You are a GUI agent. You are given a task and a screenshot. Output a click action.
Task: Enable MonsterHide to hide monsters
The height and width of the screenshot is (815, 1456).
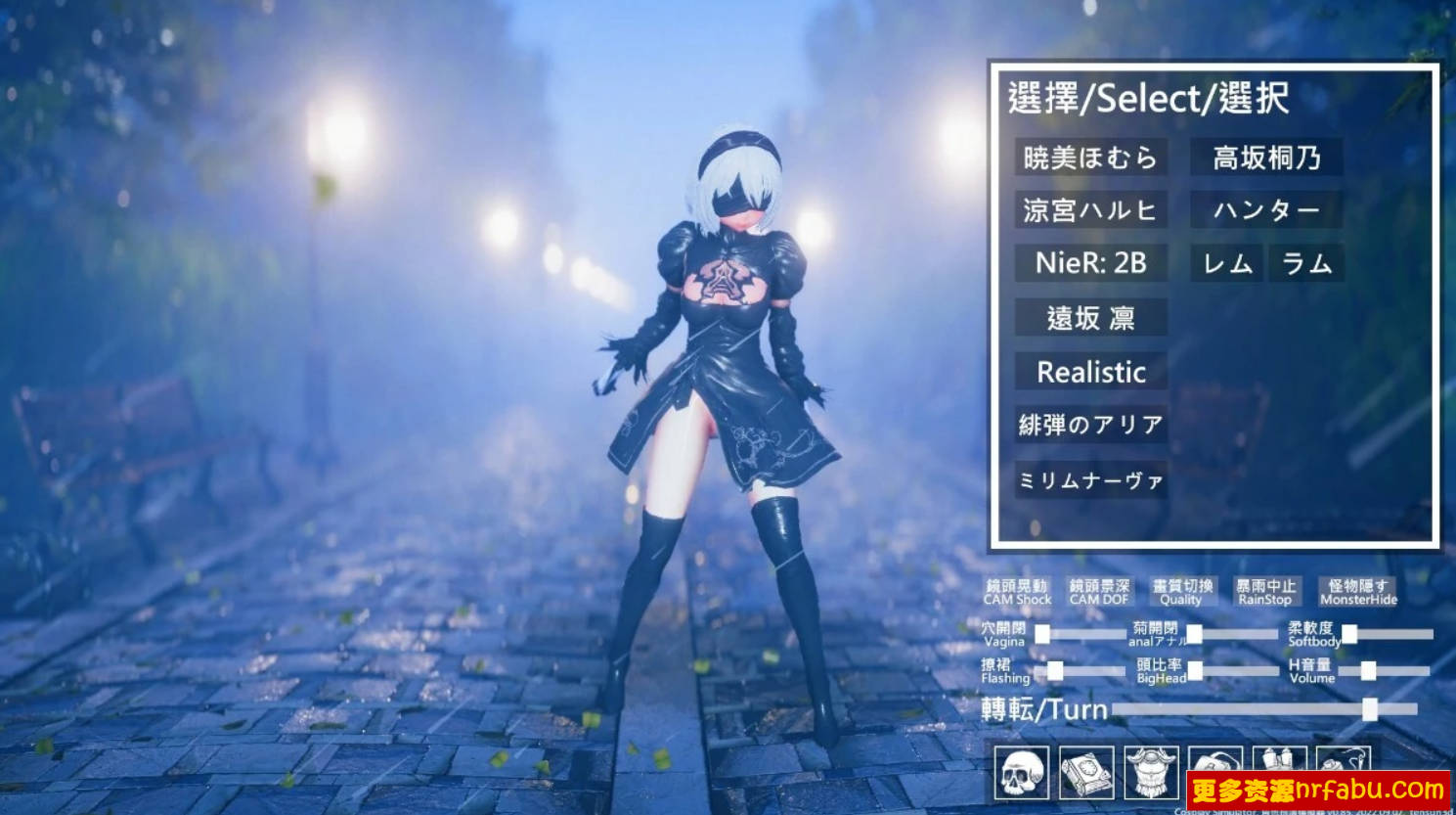(x=1359, y=591)
